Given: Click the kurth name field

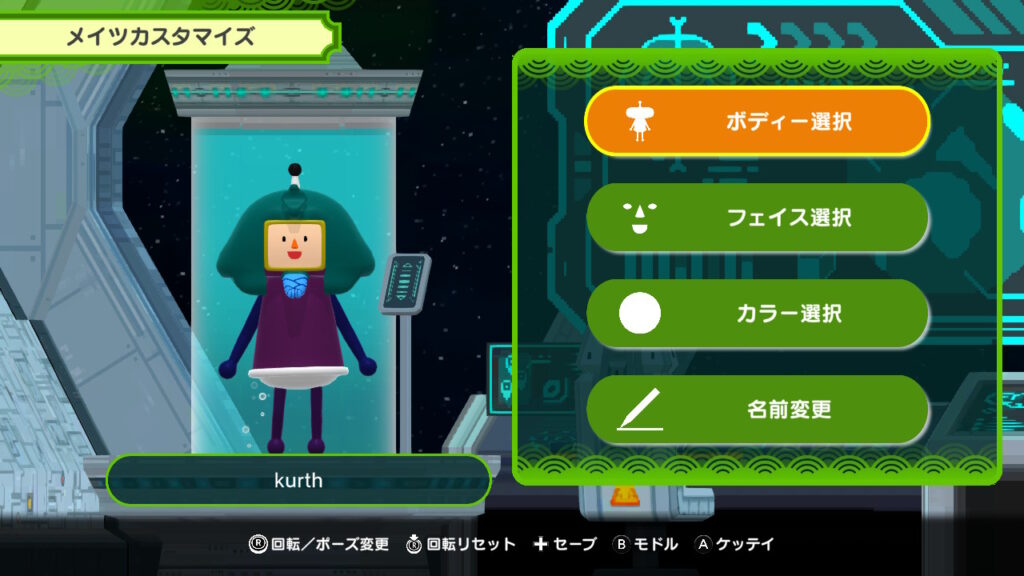Looking at the screenshot, I should (298, 481).
